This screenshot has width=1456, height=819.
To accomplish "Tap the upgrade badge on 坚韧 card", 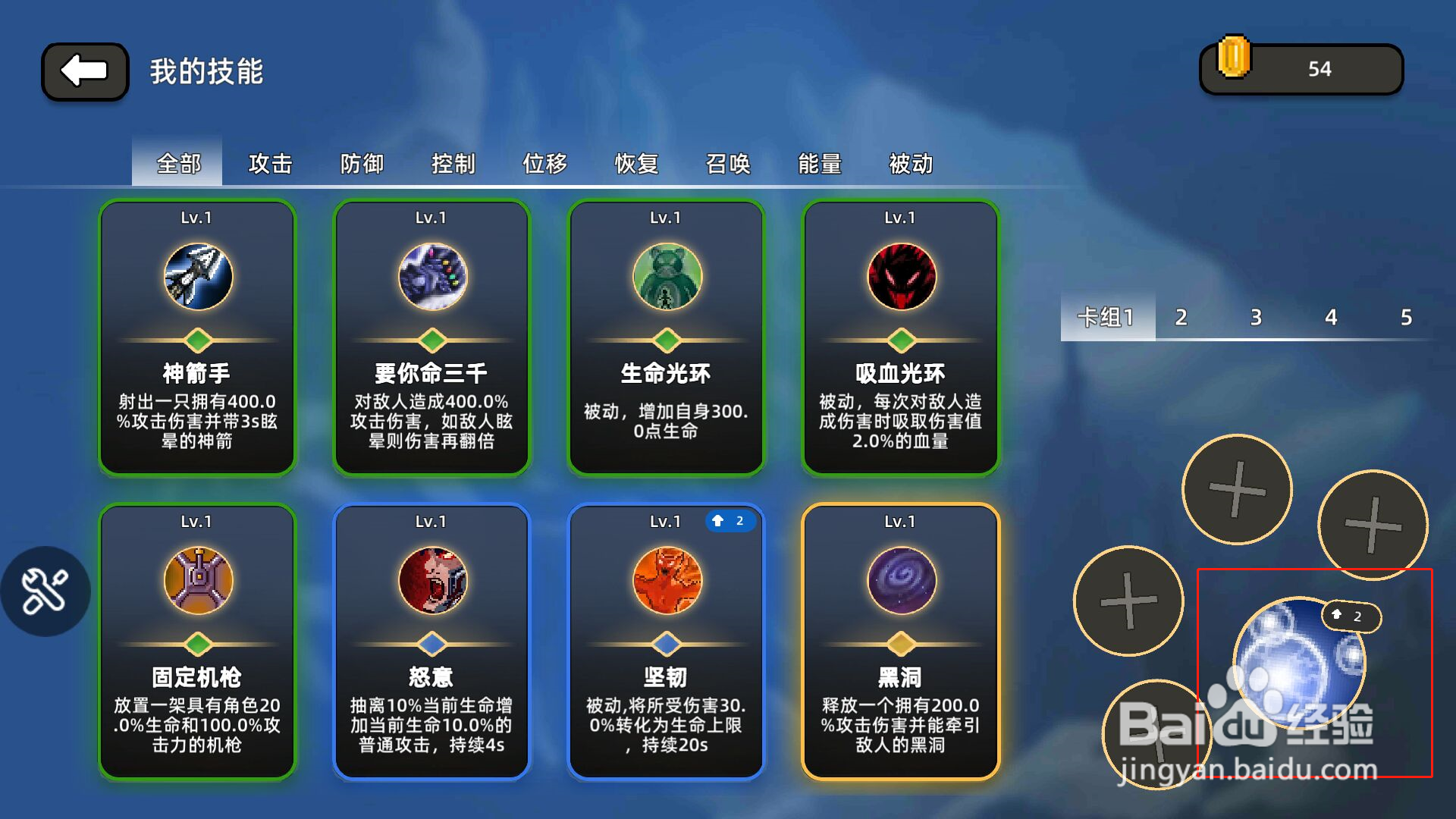I will (x=730, y=520).
